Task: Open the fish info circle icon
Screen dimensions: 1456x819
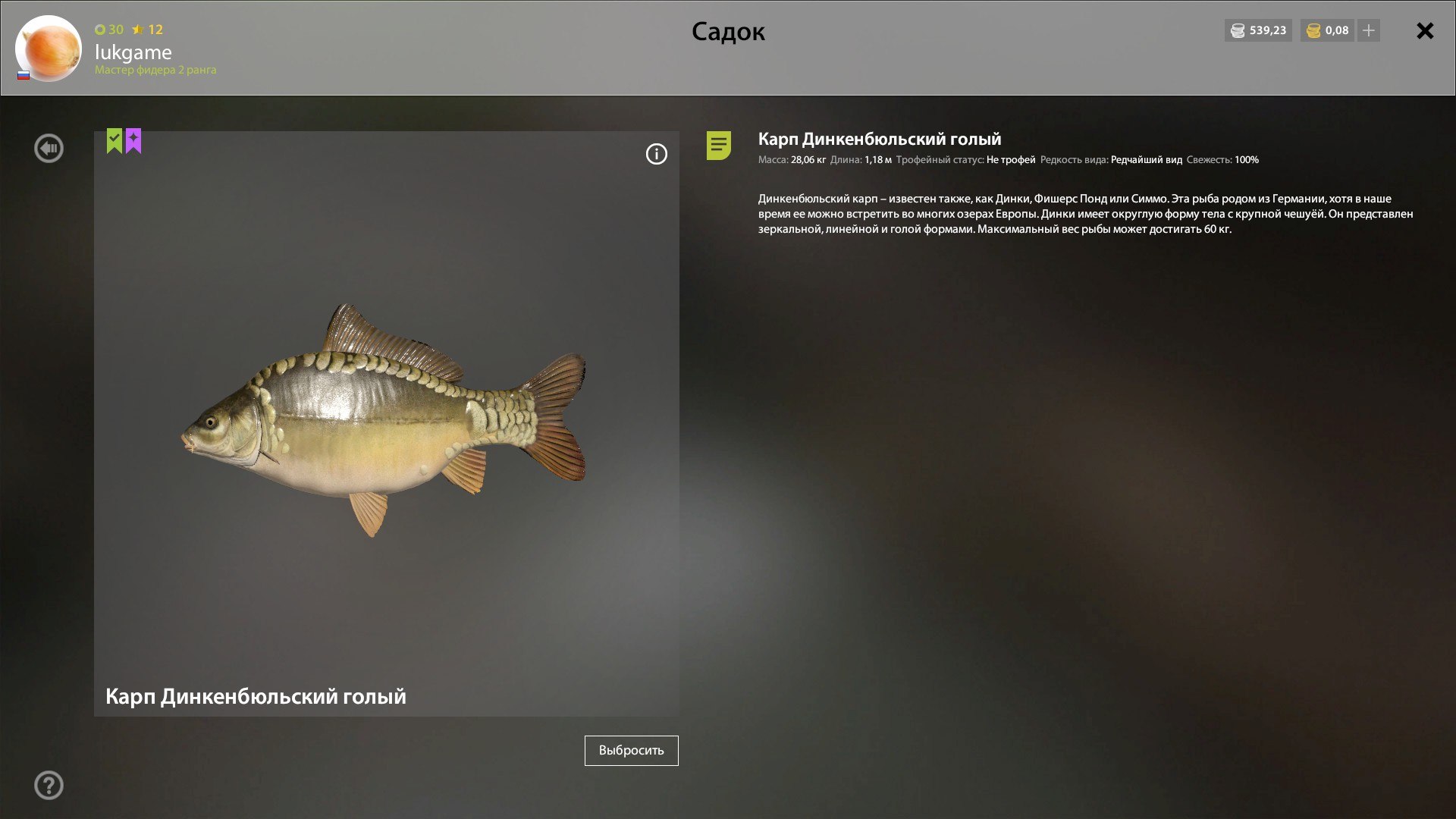Action: tap(656, 154)
